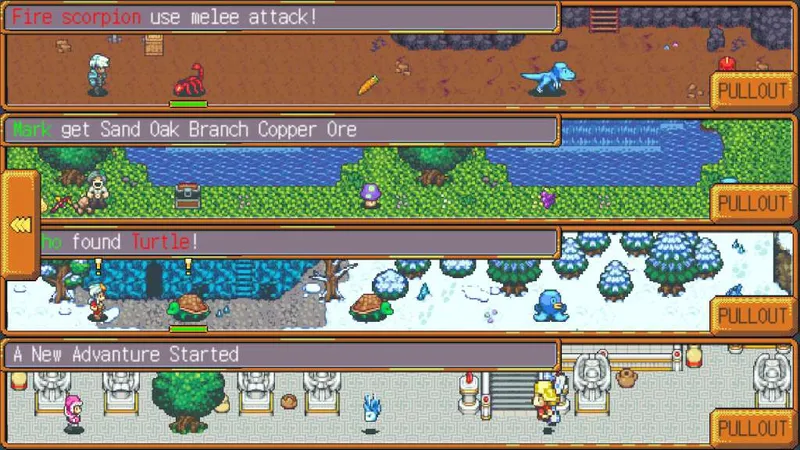The width and height of the screenshot is (800, 450).
Task: Pull out the party that found the Turtle
Action: click(x=754, y=316)
